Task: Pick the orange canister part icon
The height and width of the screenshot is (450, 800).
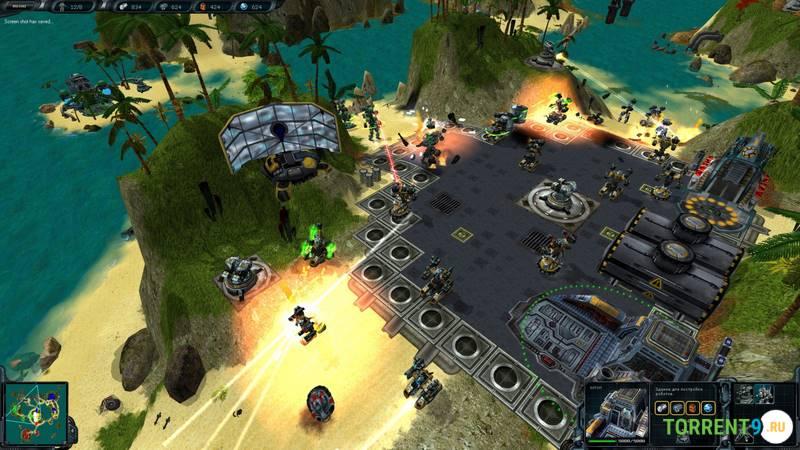Action: coord(692,408)
